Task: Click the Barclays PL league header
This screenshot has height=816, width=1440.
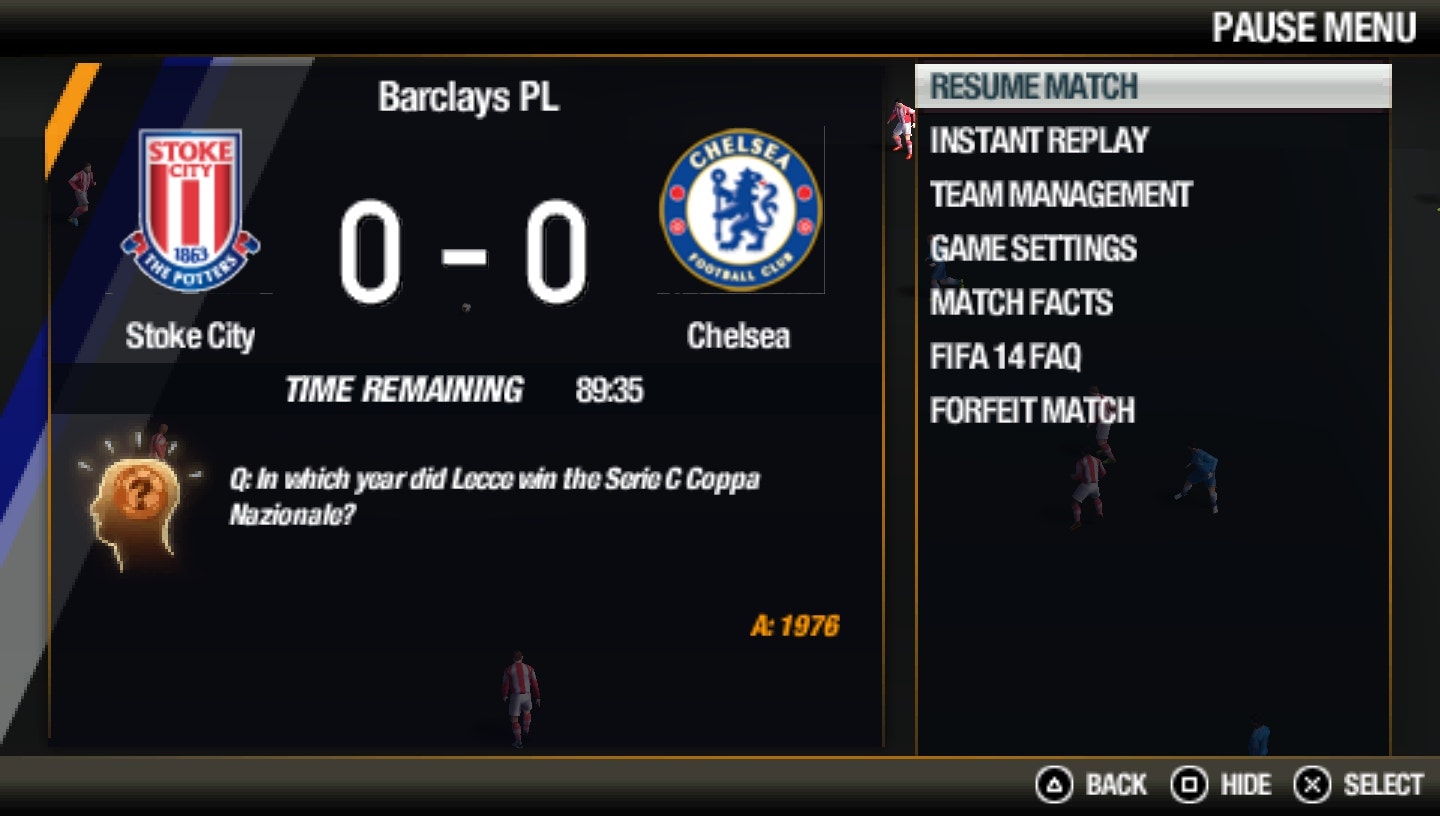Action: tap(470, 97)
